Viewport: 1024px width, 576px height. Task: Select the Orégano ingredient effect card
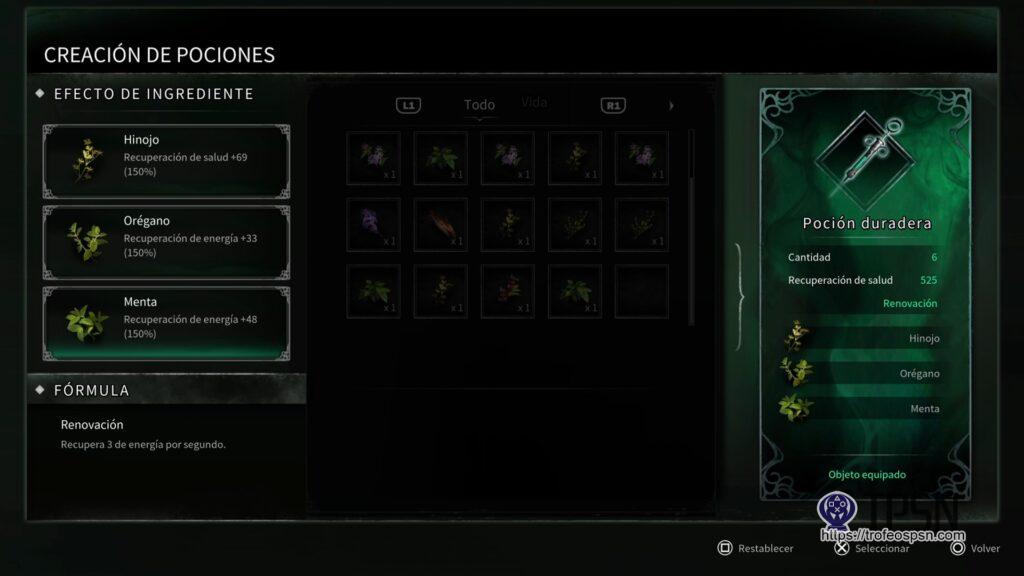point(166,242)
